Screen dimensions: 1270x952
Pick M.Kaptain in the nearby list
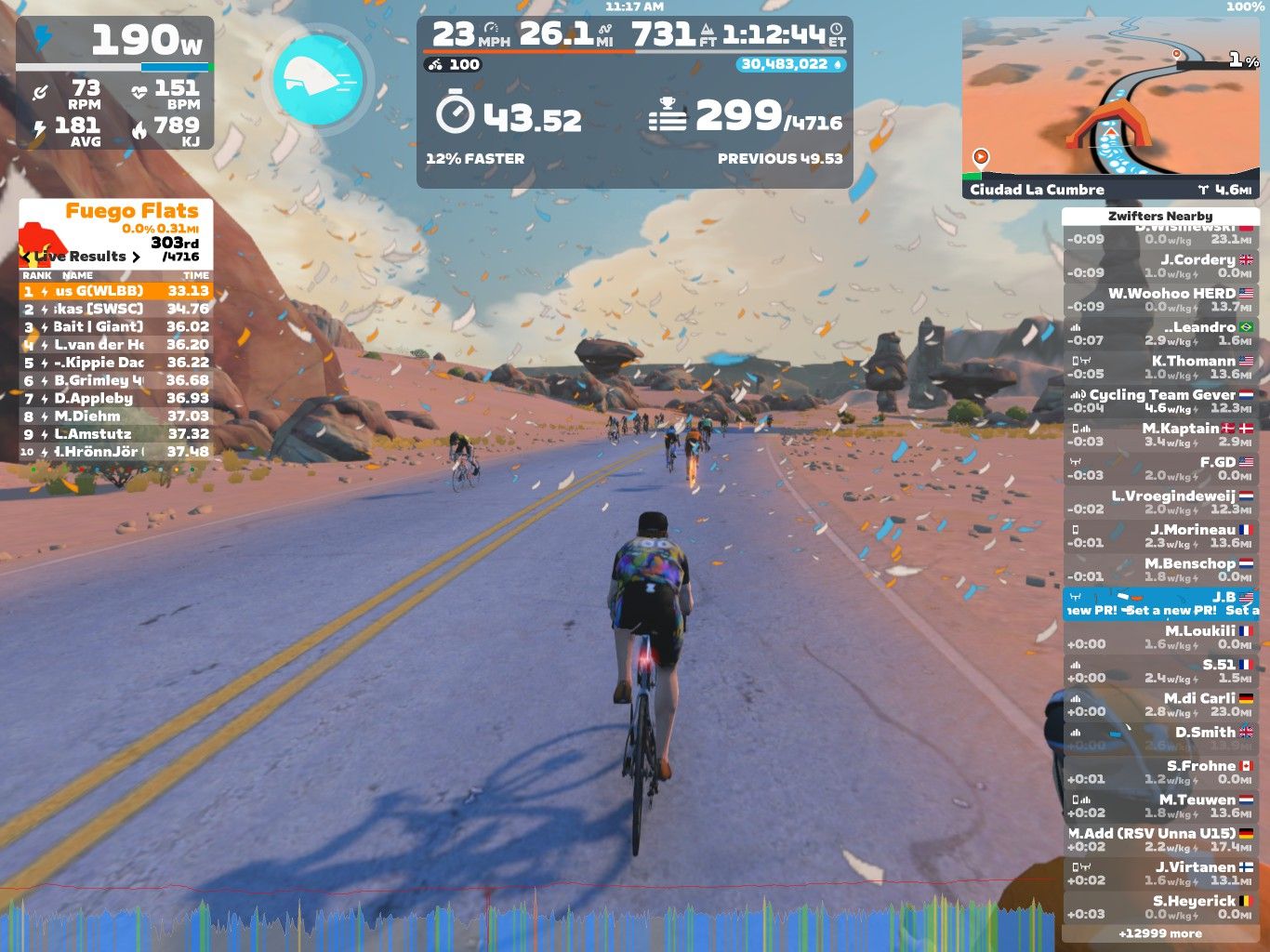(1159, 434)
